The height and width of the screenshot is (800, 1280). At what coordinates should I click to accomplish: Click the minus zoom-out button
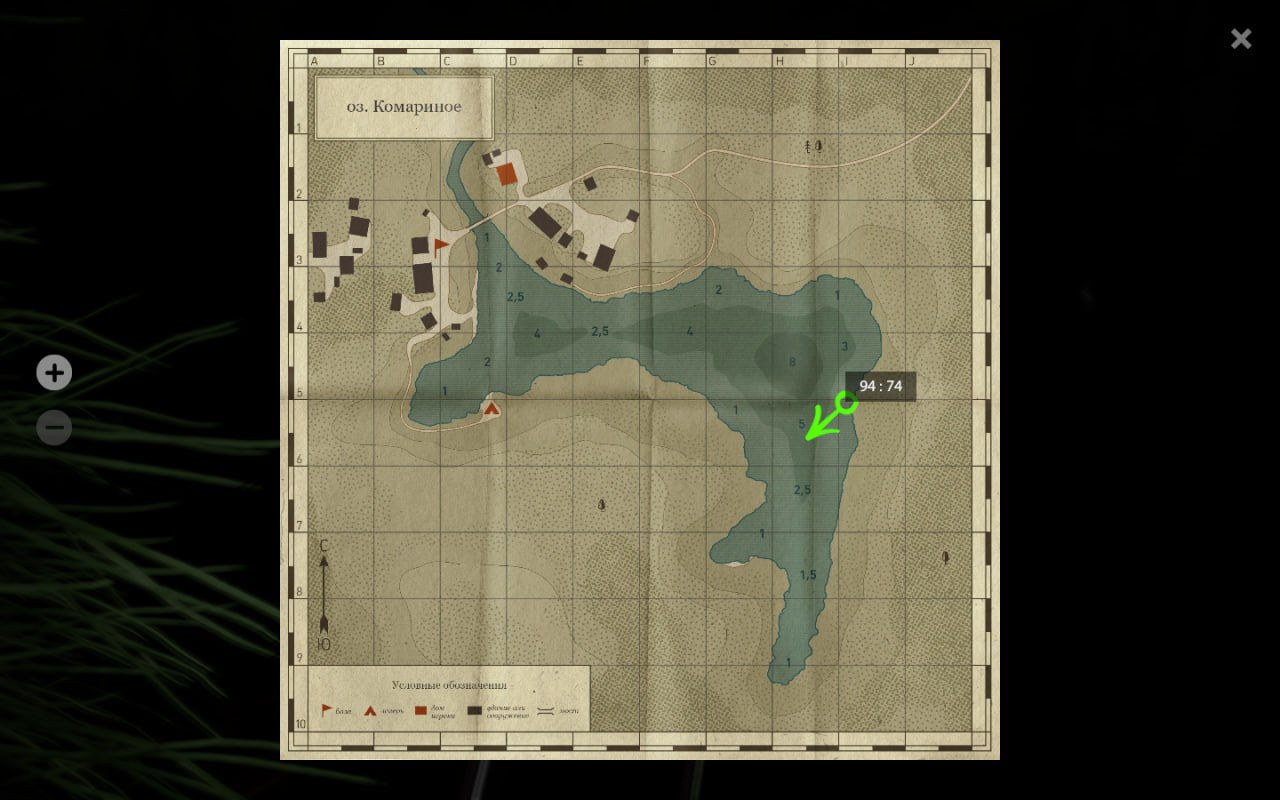54,428
